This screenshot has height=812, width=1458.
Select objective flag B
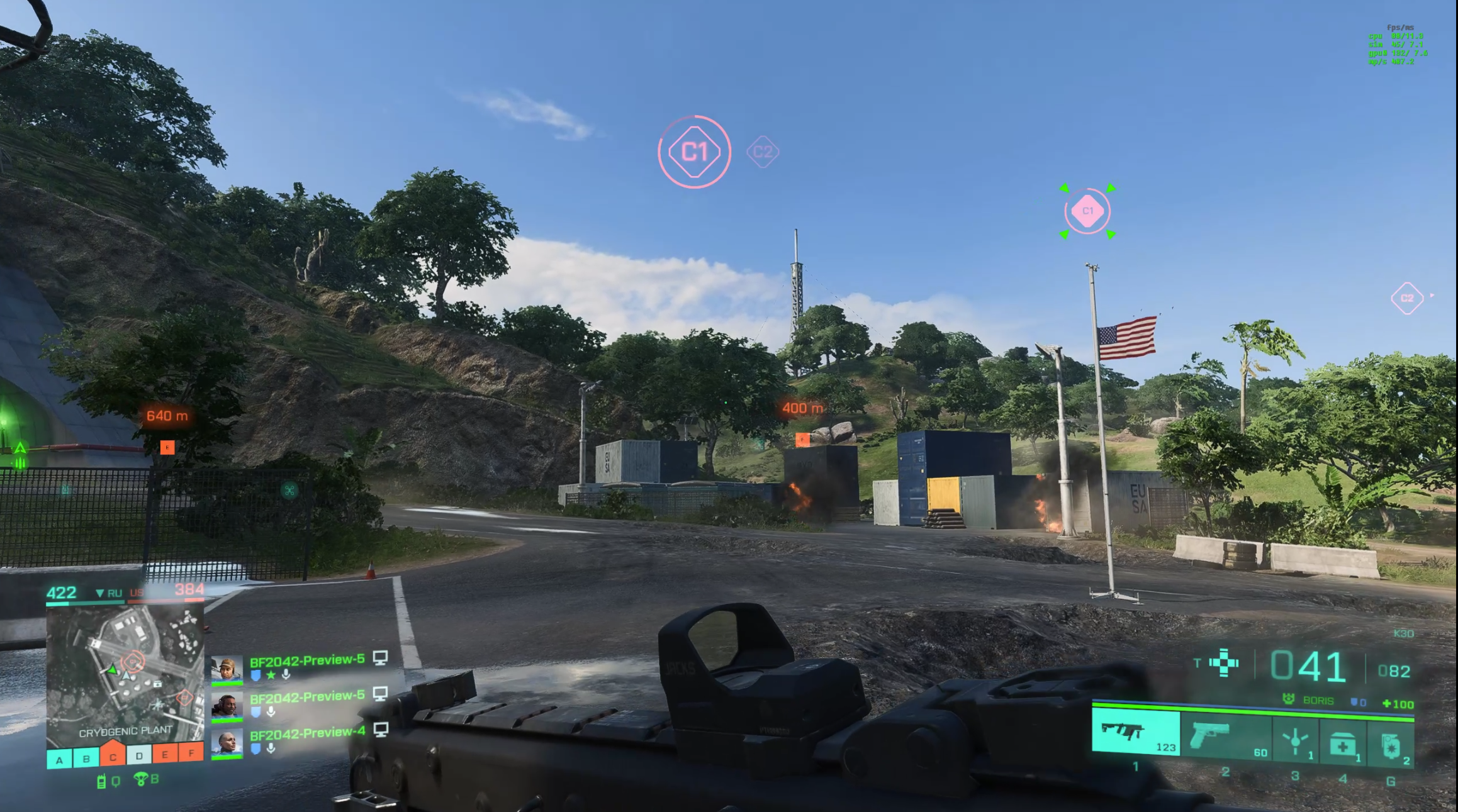(x=86, y=759)
